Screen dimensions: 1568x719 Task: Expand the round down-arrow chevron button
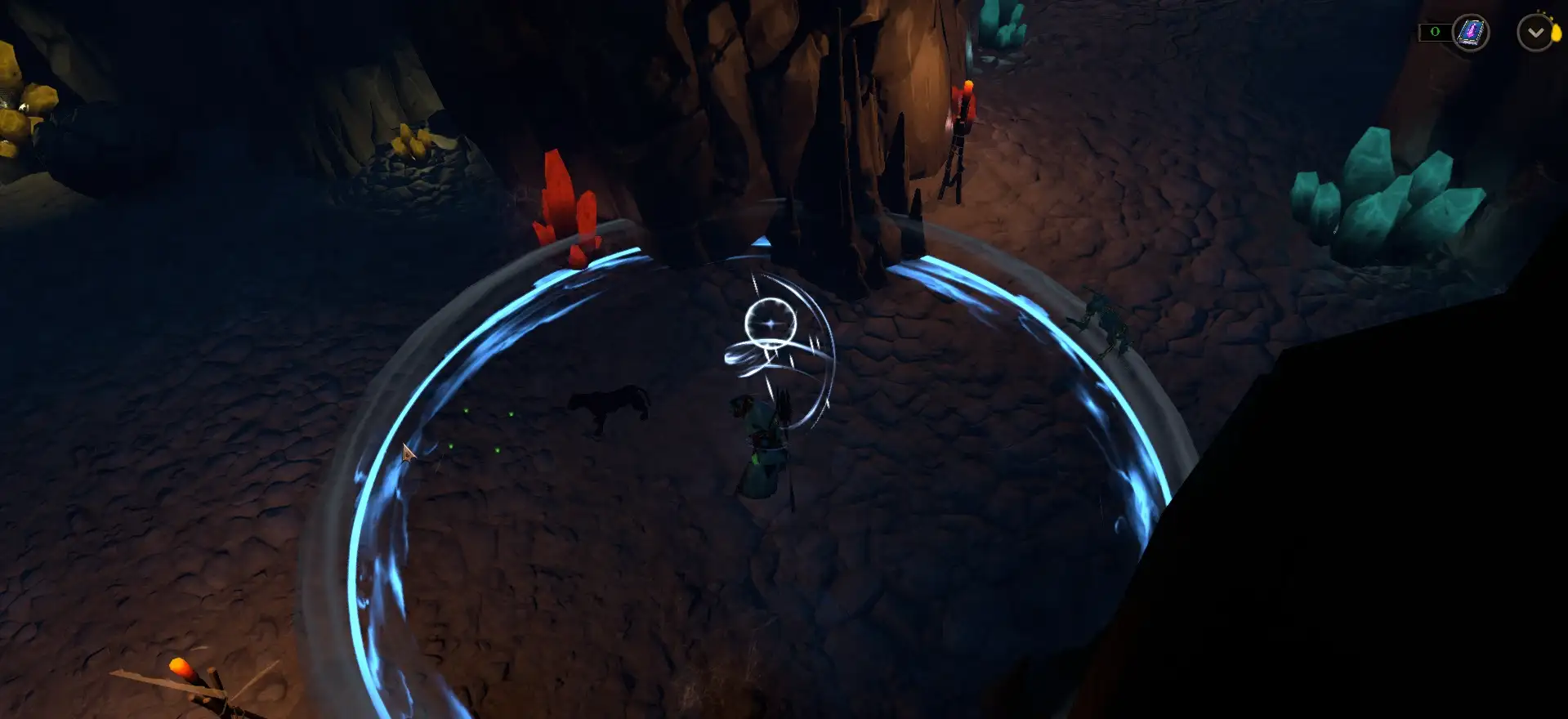[x=1535, y=33]
